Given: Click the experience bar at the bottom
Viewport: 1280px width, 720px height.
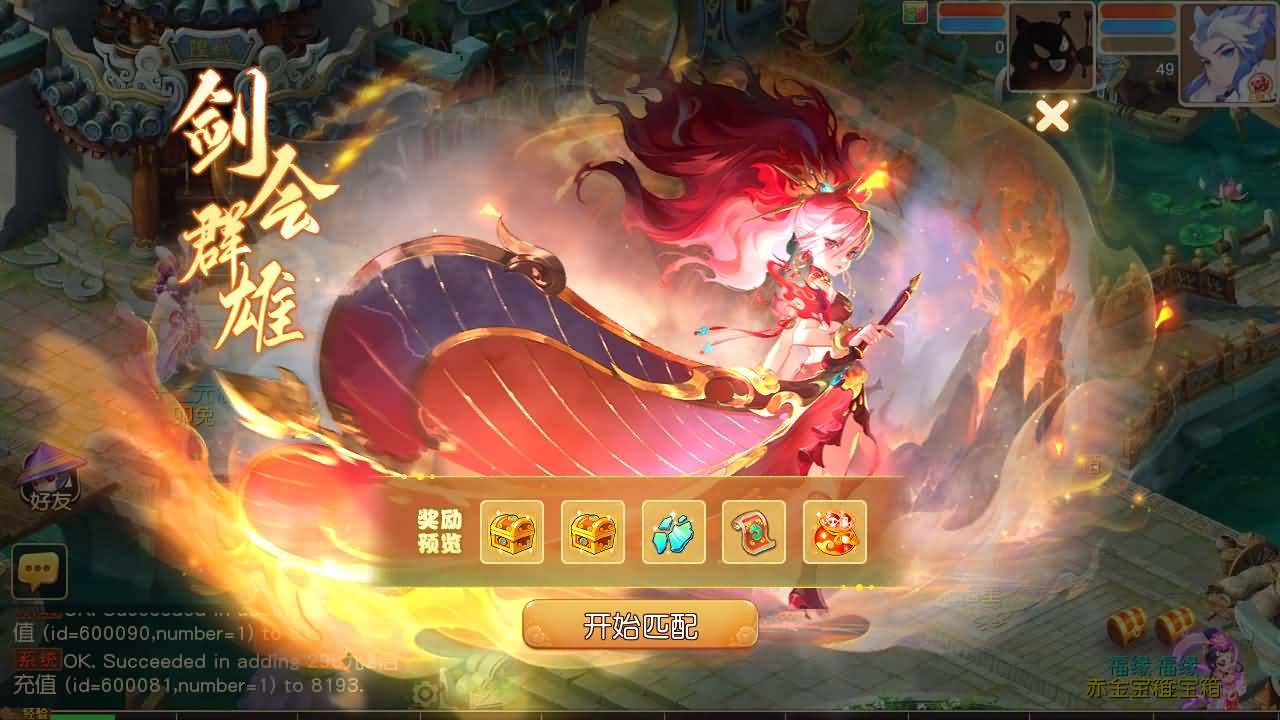Looking at the screenshot, I should click(200, 712).
